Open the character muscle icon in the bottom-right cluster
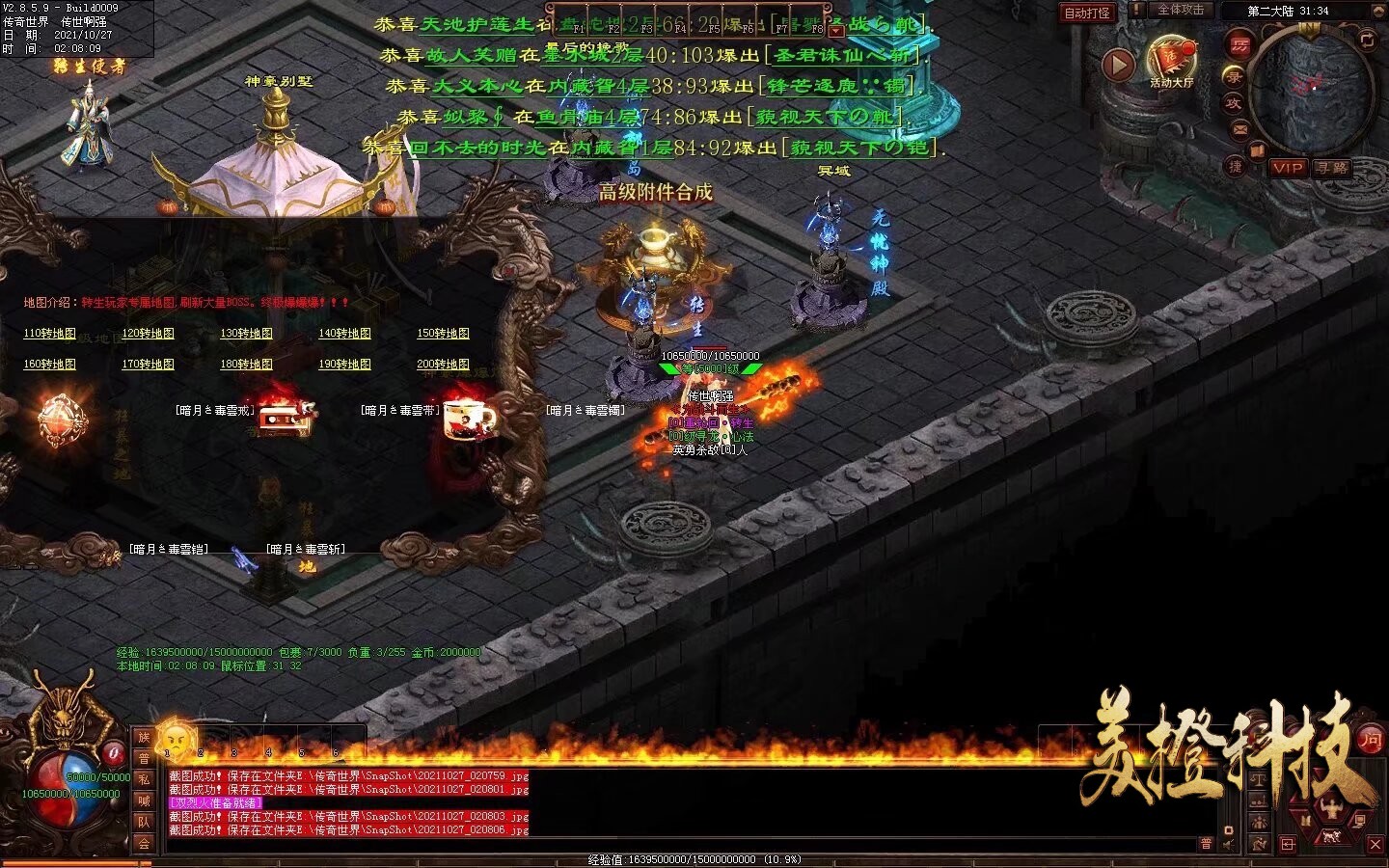 pos(1332,806)
